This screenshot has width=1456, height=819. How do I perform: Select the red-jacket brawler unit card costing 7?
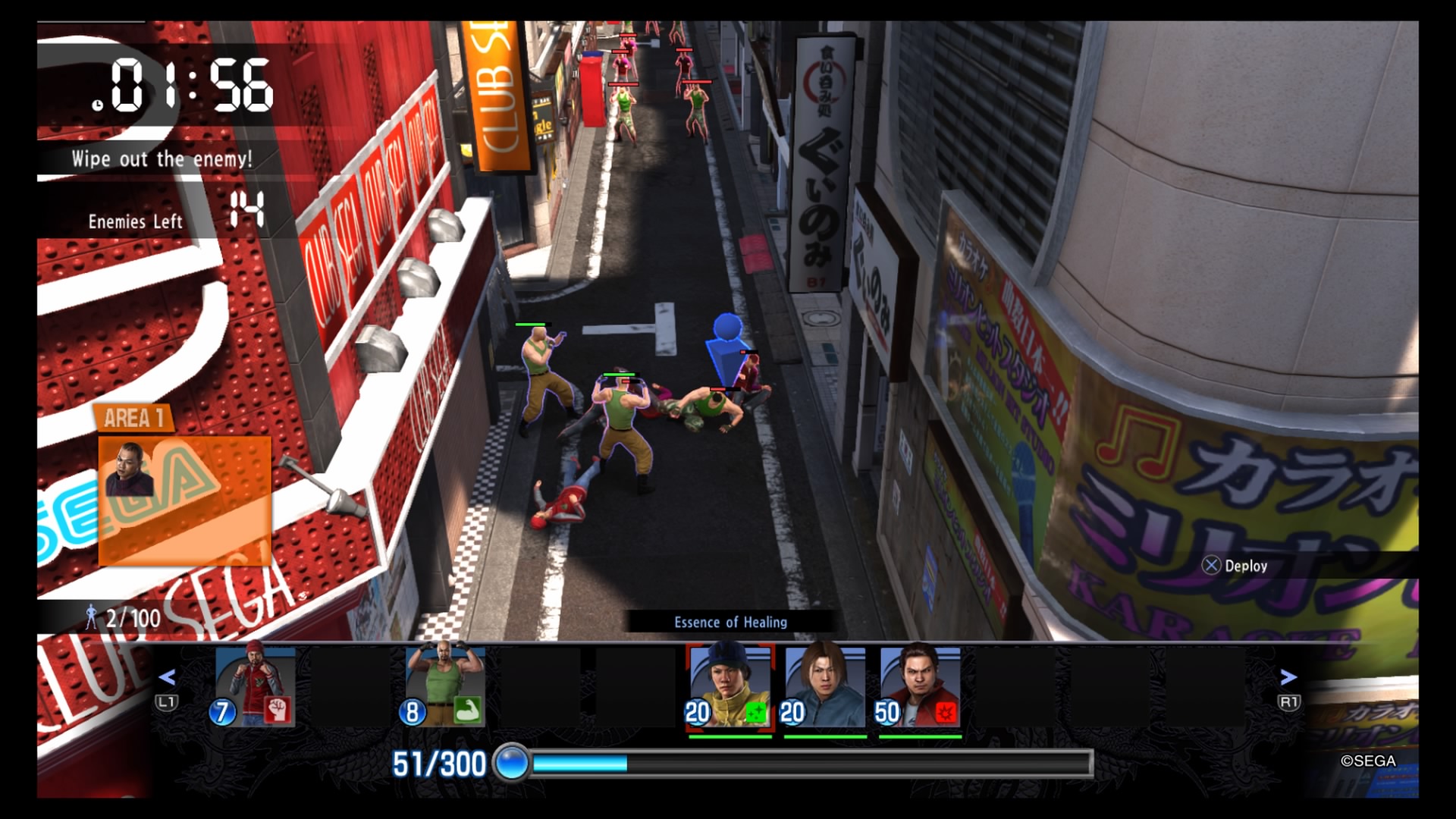point(253,685)
